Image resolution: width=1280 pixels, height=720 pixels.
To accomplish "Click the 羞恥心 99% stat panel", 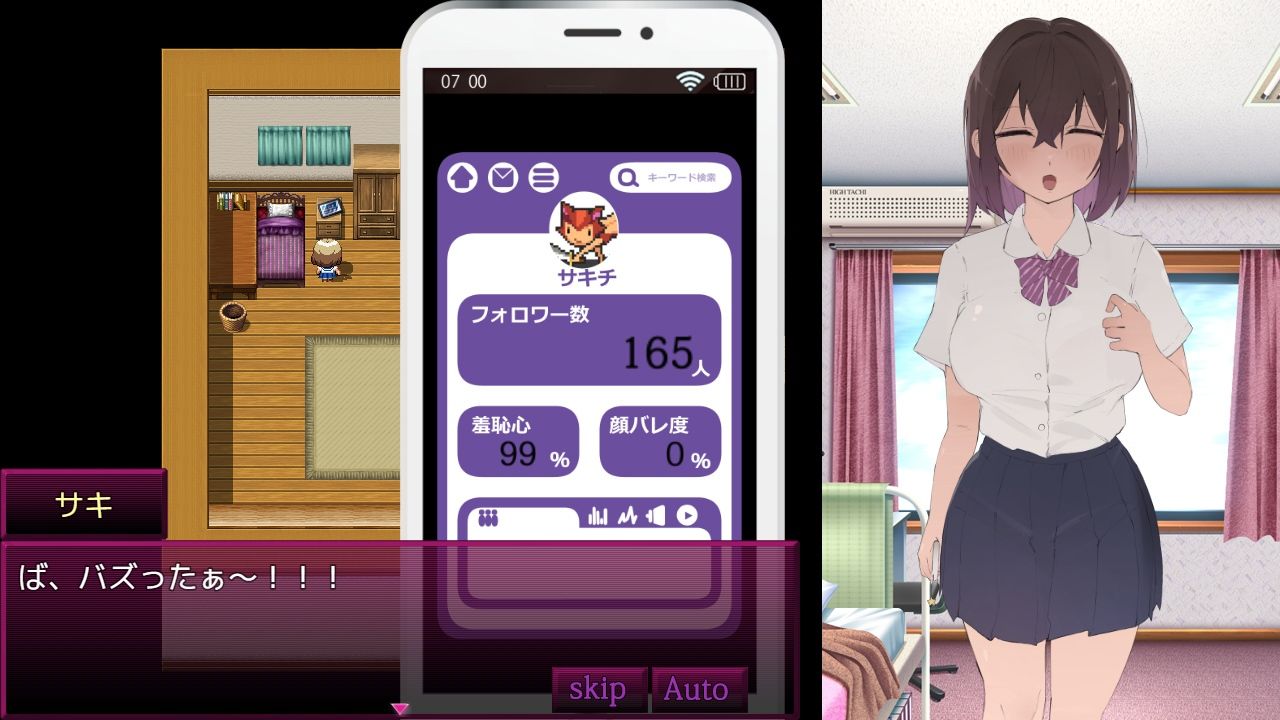I will [x=518, y=441].
